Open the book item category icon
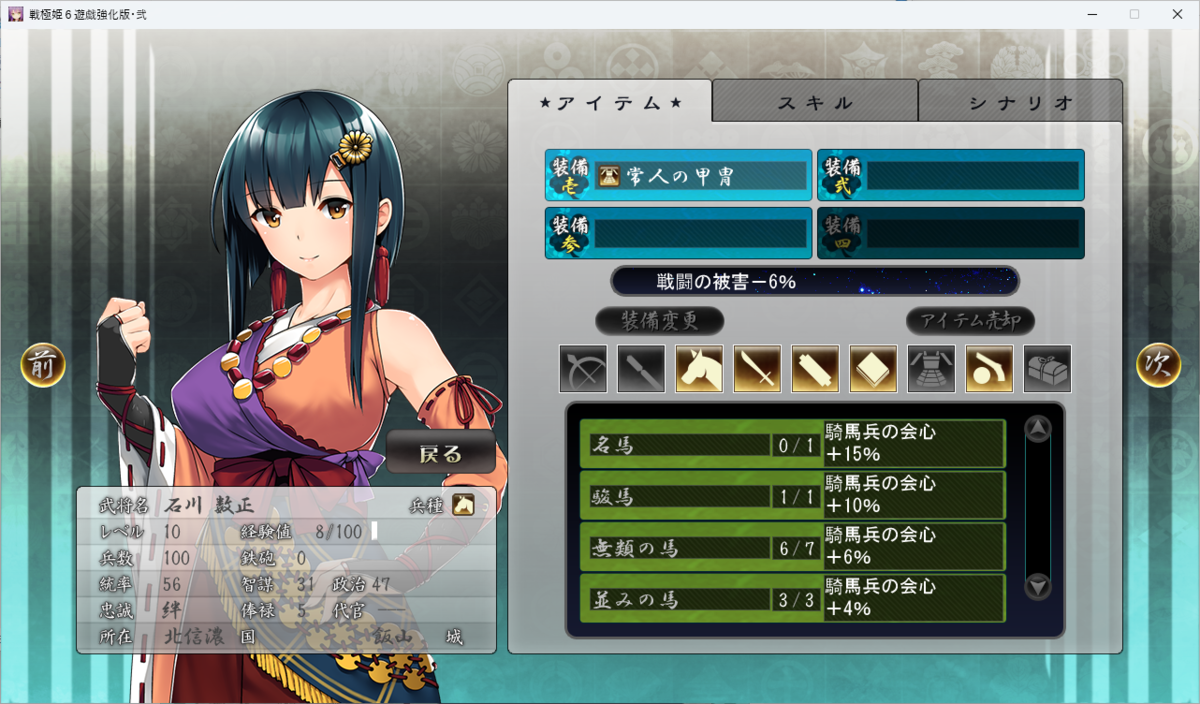Screen dimensions: 1200x704 click(873, 369)
